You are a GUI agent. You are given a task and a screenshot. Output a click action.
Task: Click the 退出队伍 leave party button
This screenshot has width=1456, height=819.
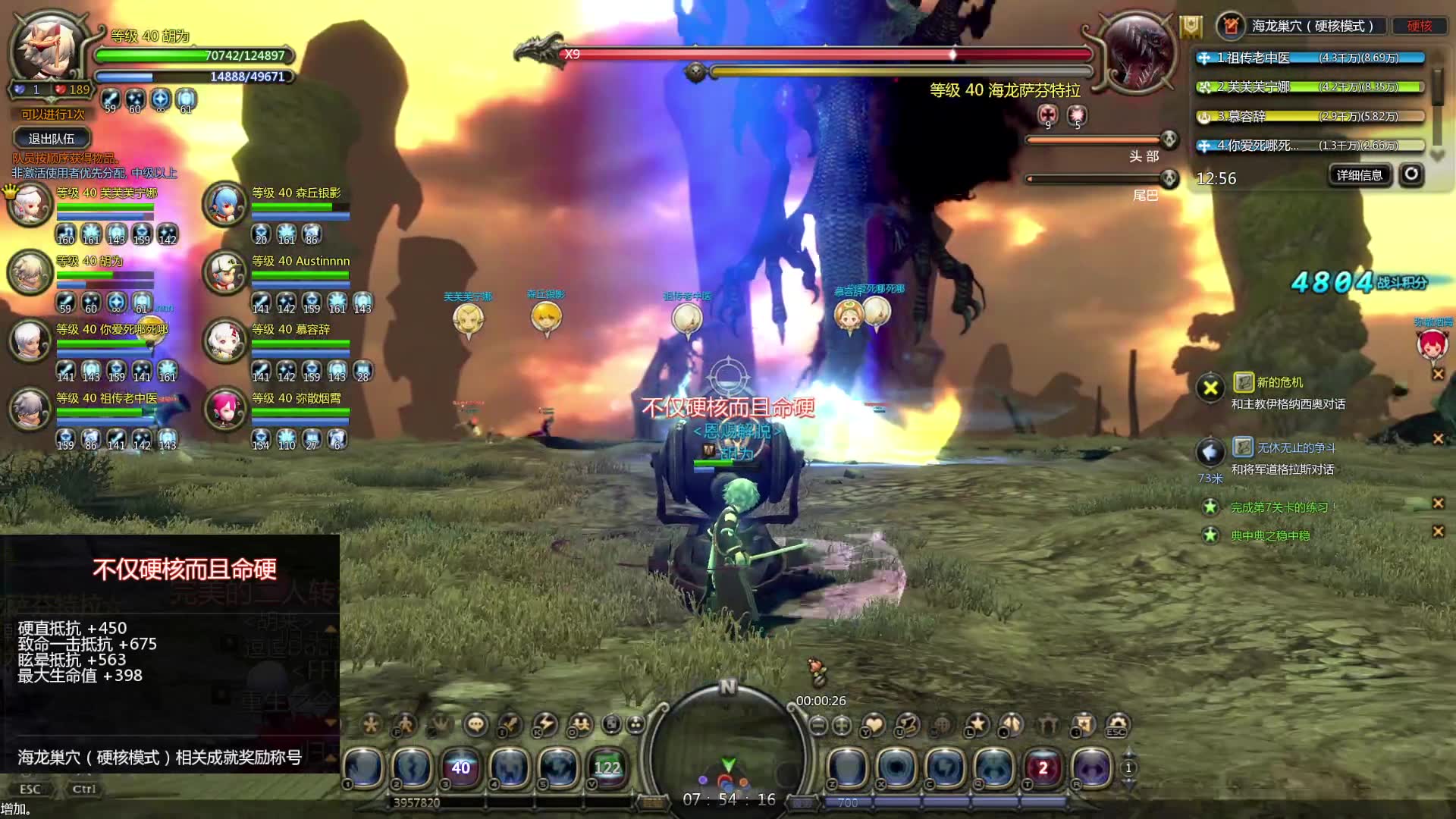click(x=52, y=139)
